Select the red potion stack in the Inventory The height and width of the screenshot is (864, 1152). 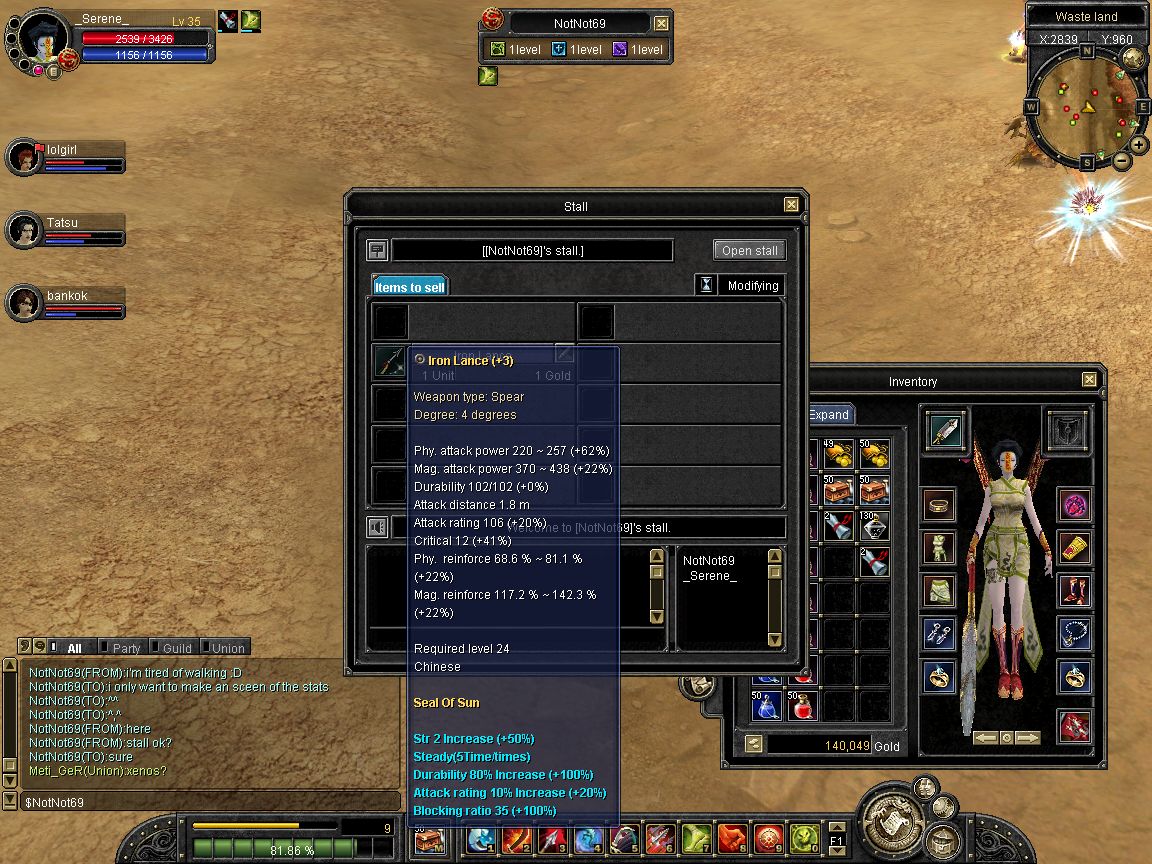pos(799,706)
